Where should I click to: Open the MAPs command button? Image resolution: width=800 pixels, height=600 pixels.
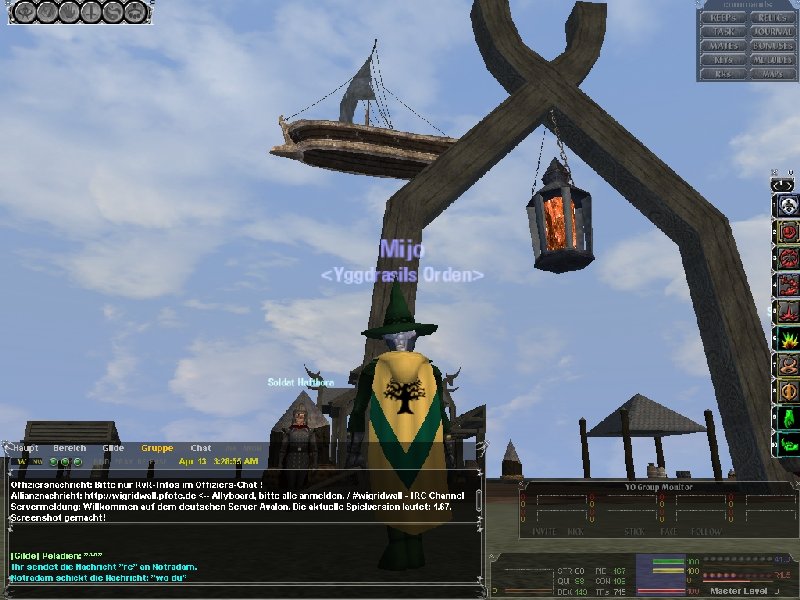point(771,73)
